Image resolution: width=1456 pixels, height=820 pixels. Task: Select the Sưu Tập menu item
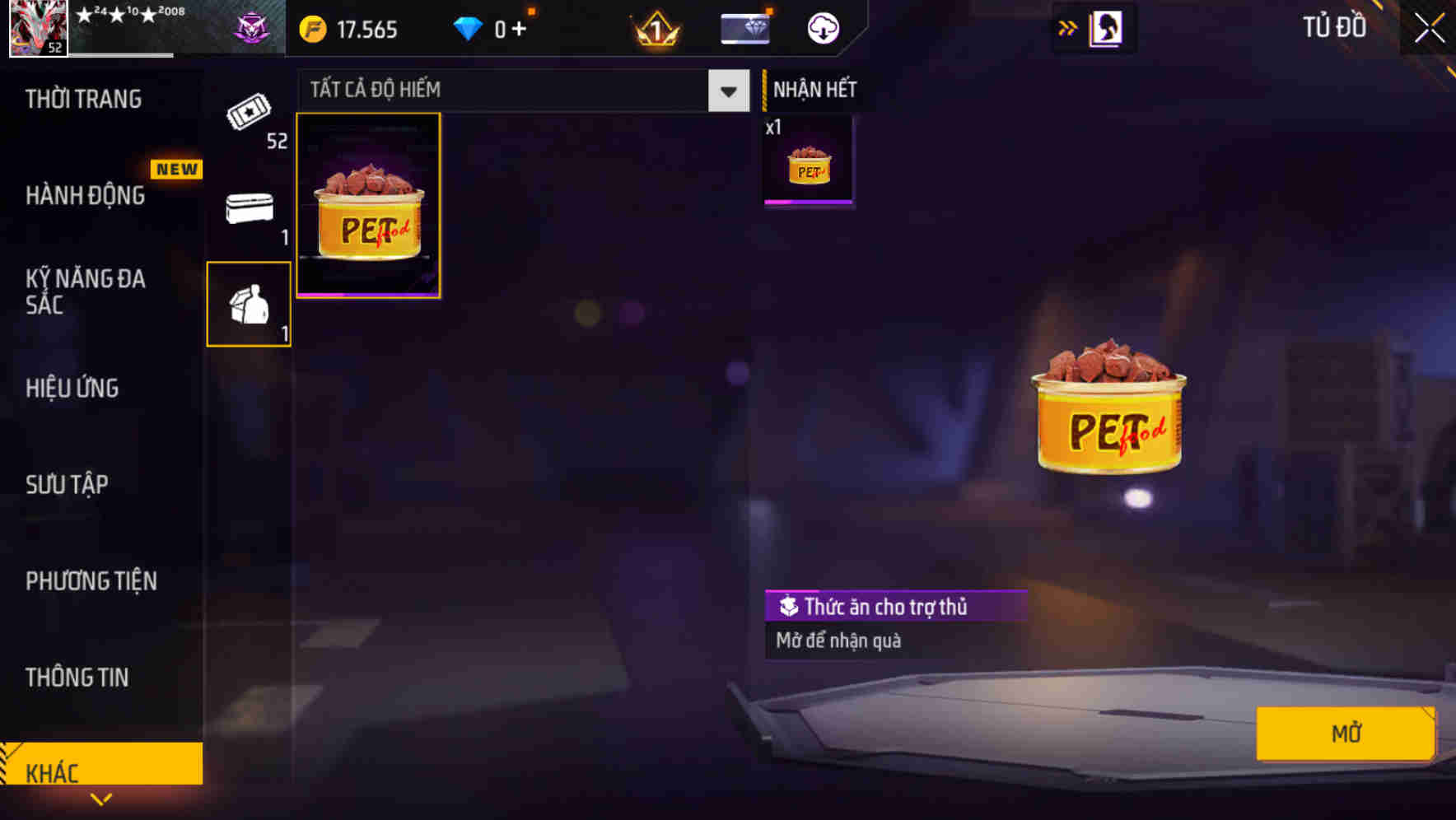[67, 485]
